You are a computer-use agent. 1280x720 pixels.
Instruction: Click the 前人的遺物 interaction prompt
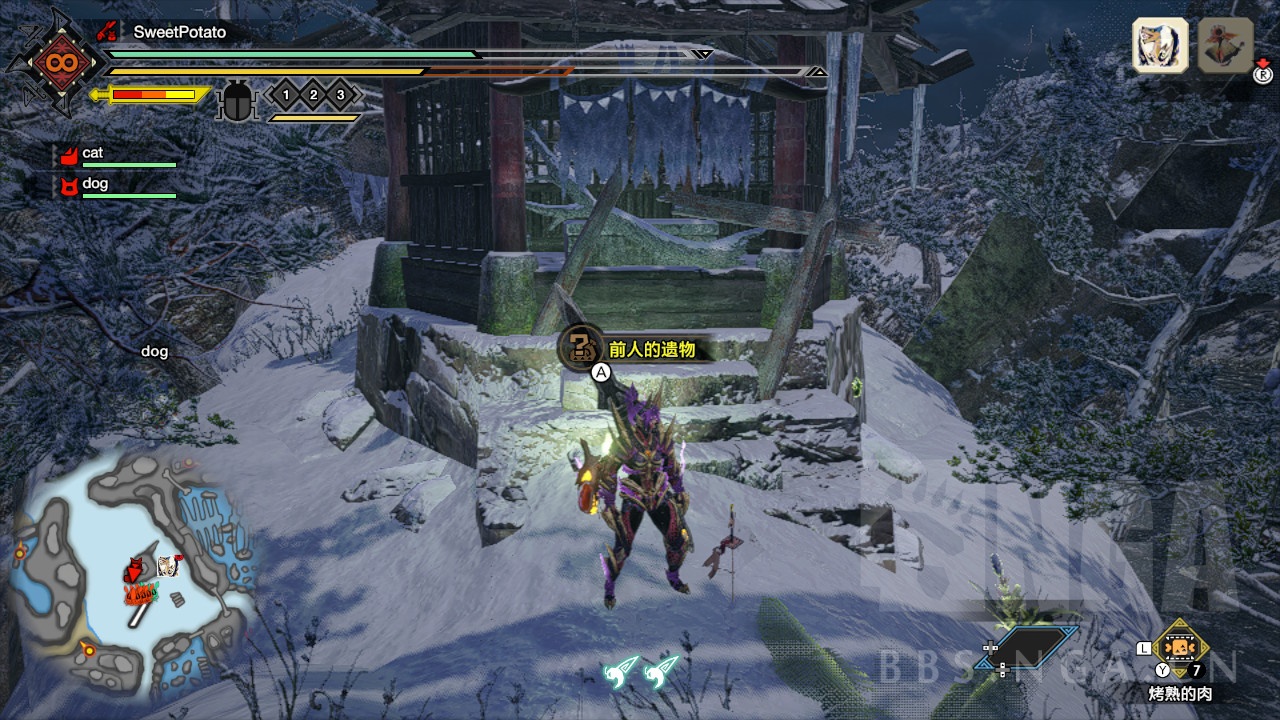point(640,350)
